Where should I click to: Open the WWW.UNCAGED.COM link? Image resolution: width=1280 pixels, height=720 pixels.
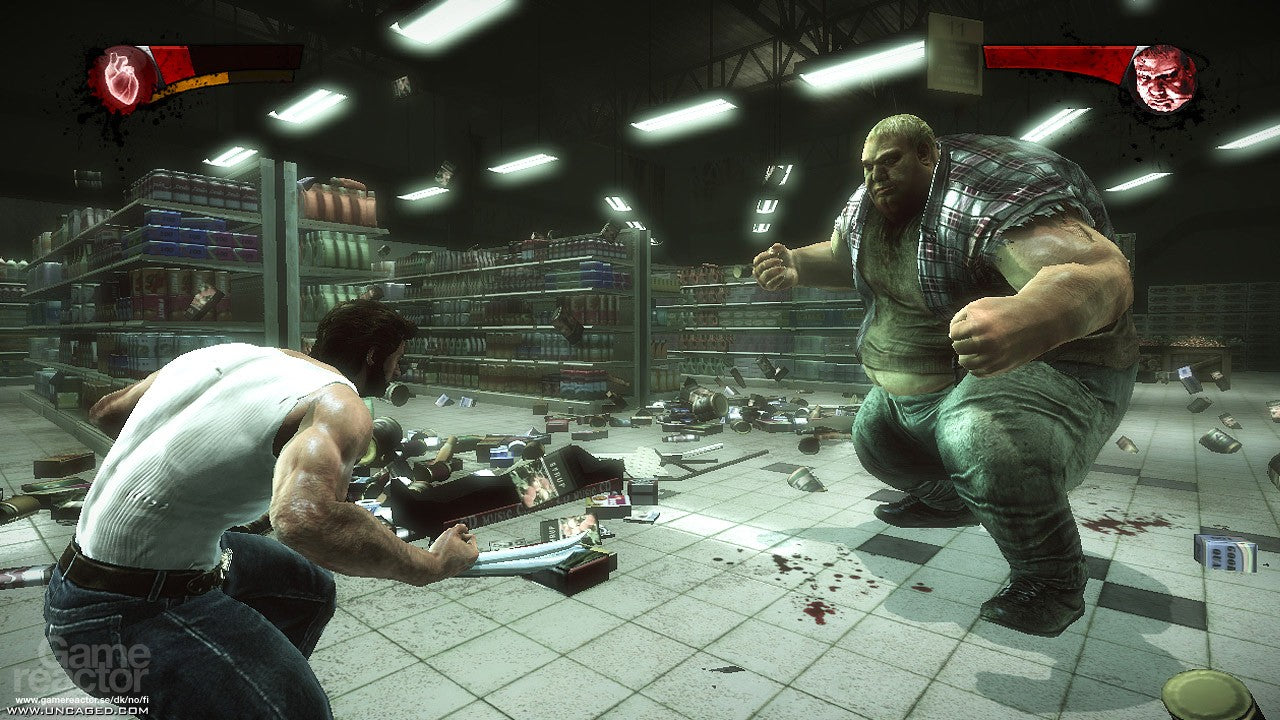click(x=80, y=711)
